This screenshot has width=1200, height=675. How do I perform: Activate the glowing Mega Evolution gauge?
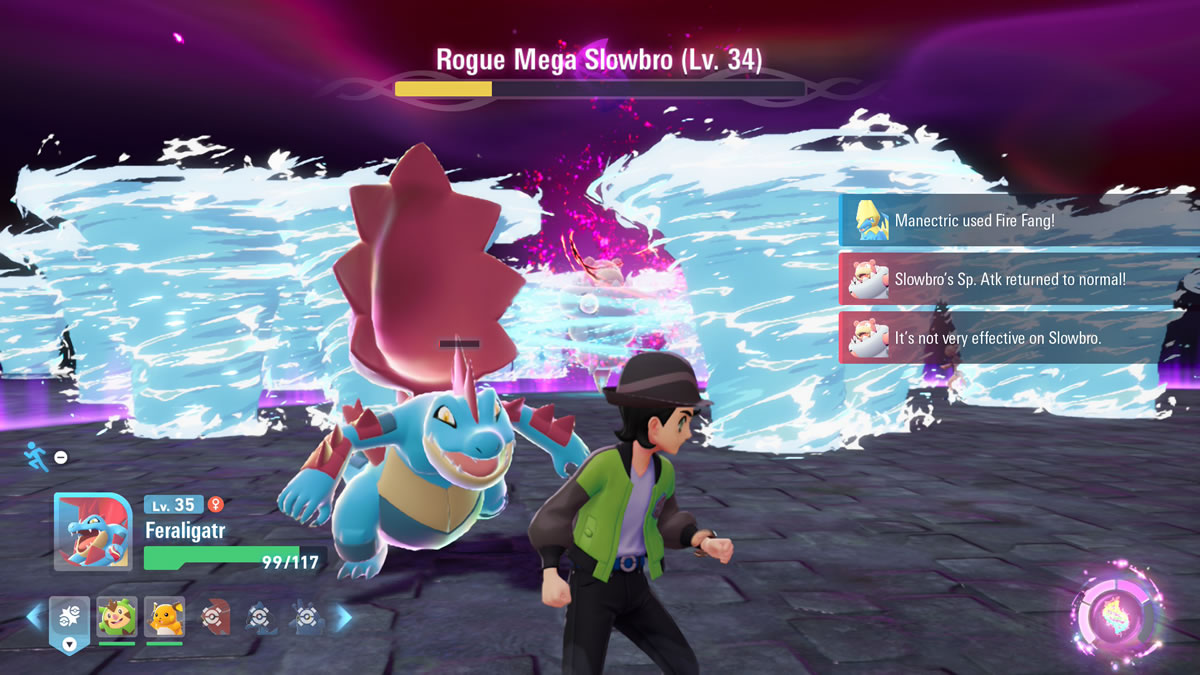1116,614
